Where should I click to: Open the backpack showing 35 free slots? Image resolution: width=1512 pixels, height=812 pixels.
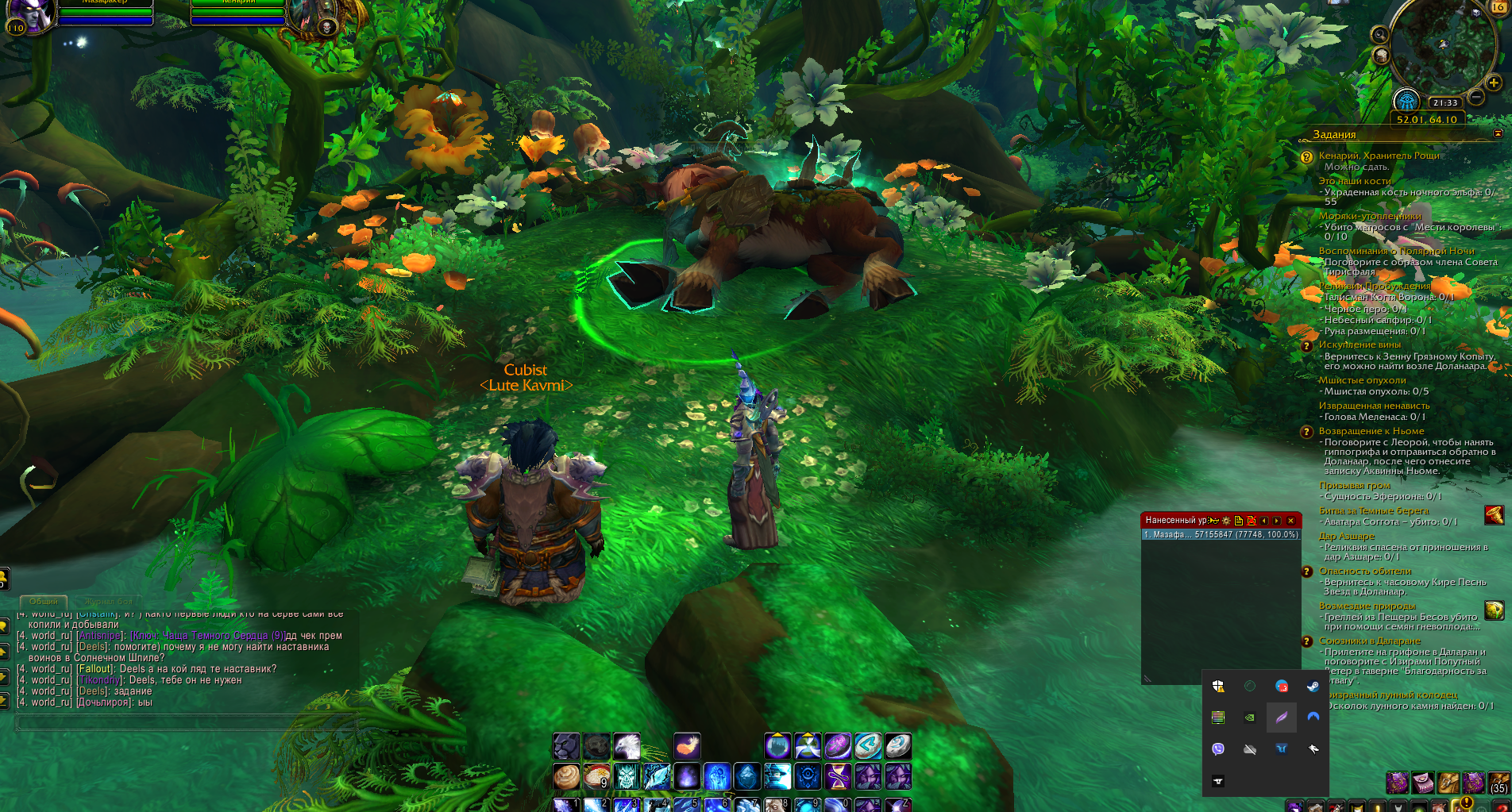(x=1498, y=782)
